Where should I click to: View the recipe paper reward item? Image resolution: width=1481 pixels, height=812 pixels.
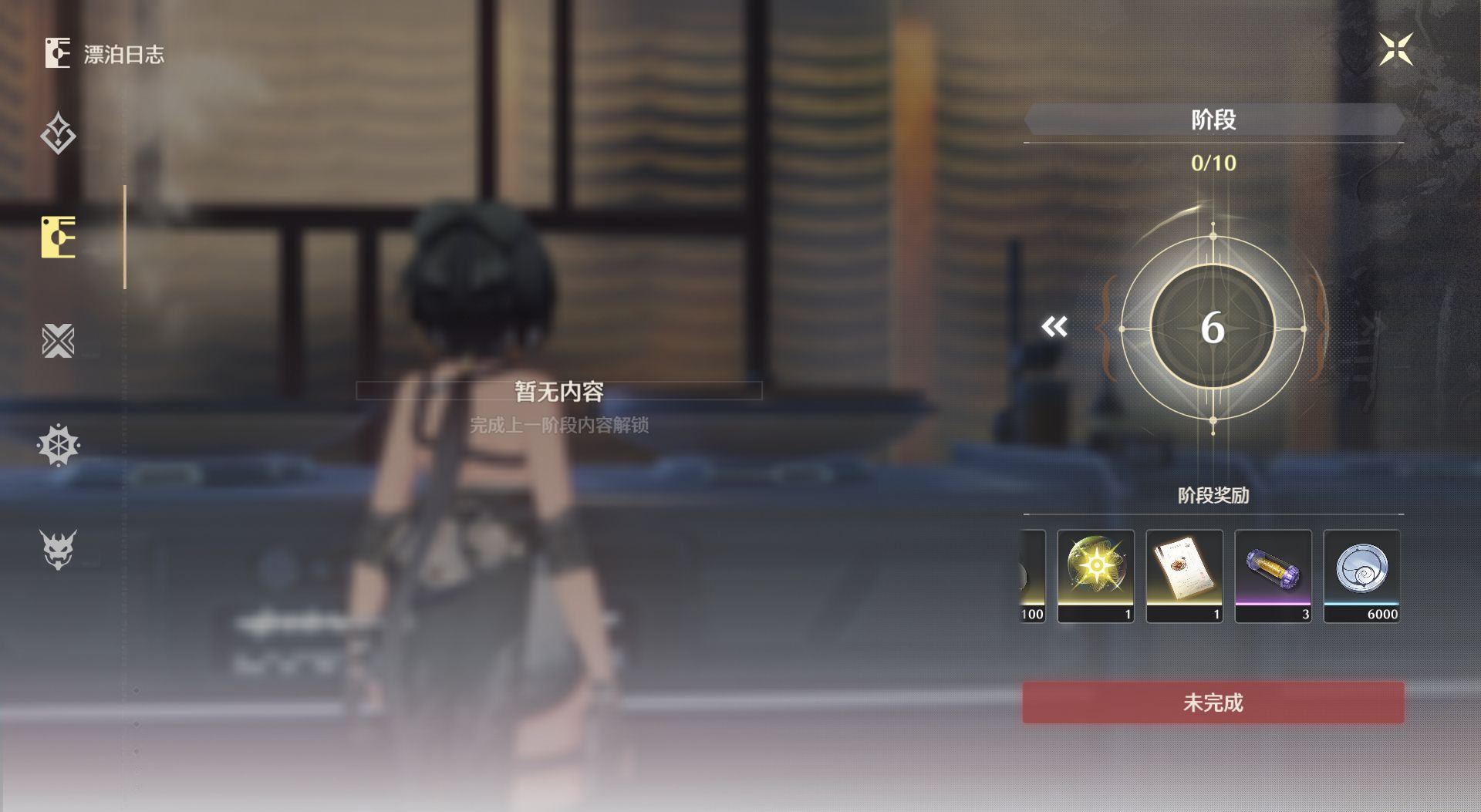point(1184,575)
